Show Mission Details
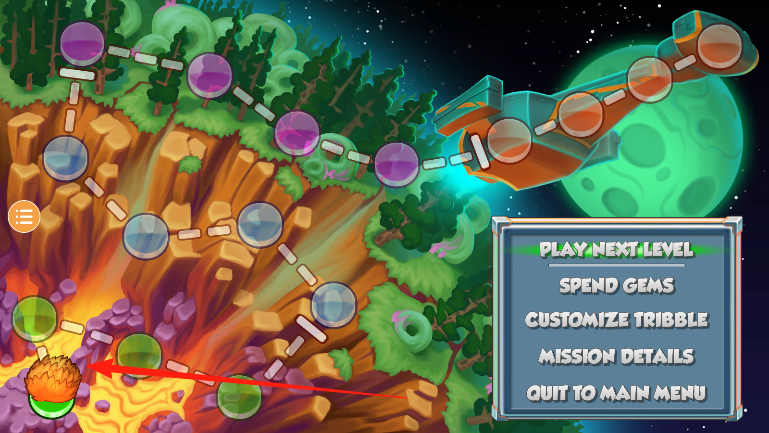The width and height of the screenshot is (769, 433). coord(616,356)
